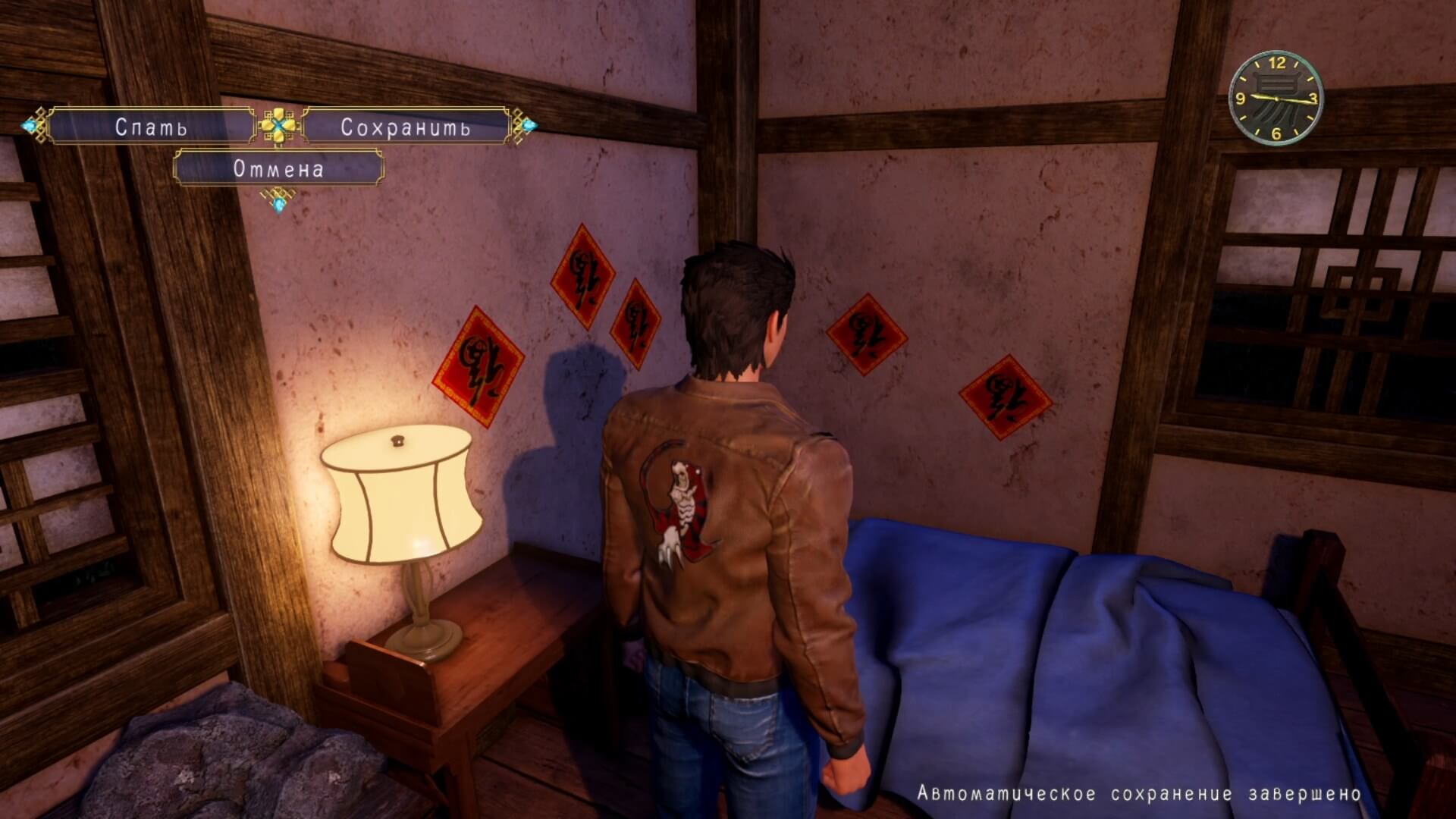Select the "Сохранить" save option
1456x819 pixels.
click(x=407, y=127)
